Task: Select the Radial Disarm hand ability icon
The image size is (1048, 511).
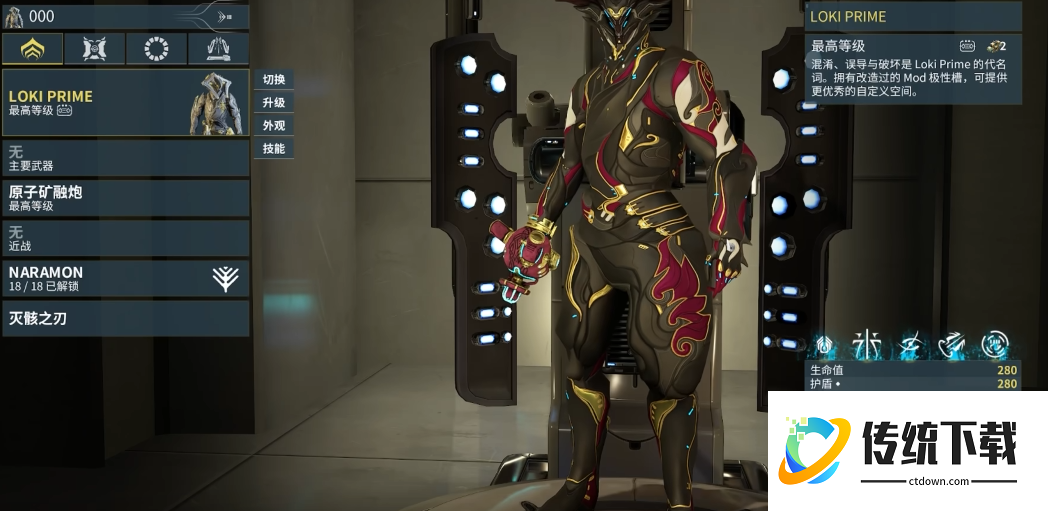Action: tap(994, 346)
